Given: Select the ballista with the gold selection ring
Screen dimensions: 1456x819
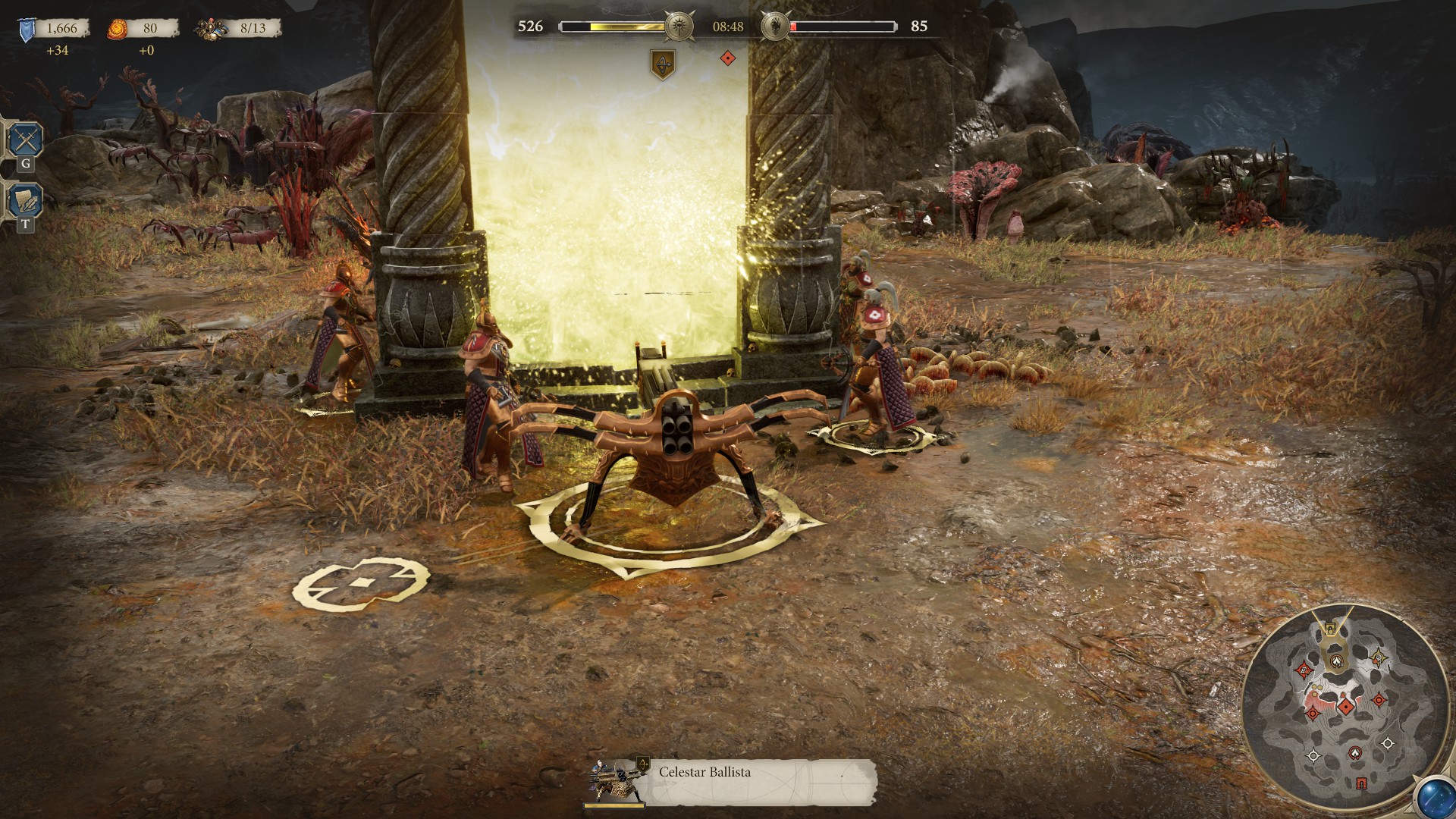Looking at the screenshot, I should click(x=667, y=463).
